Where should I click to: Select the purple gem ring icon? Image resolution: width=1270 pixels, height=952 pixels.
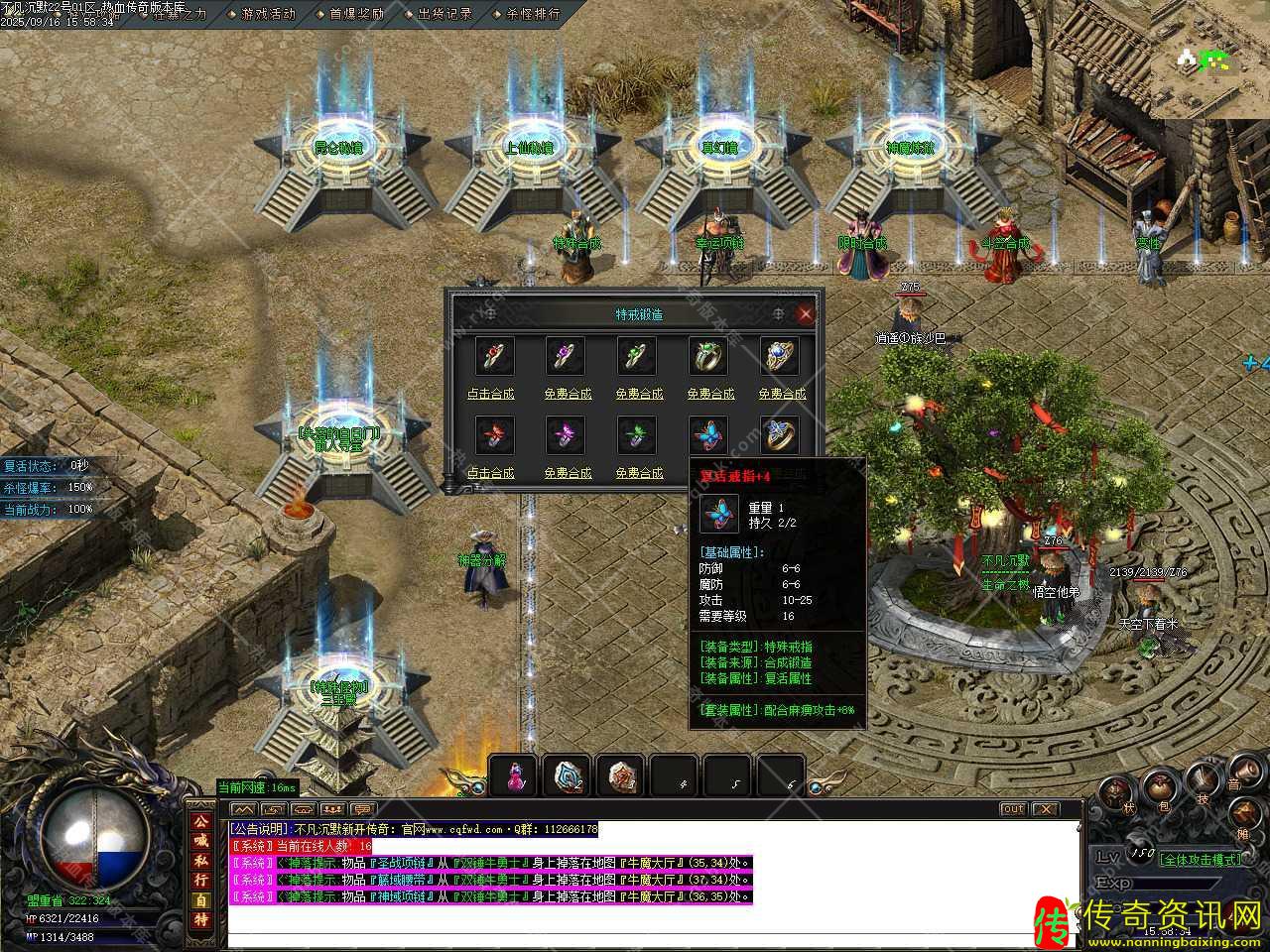(x=566, y=356)
